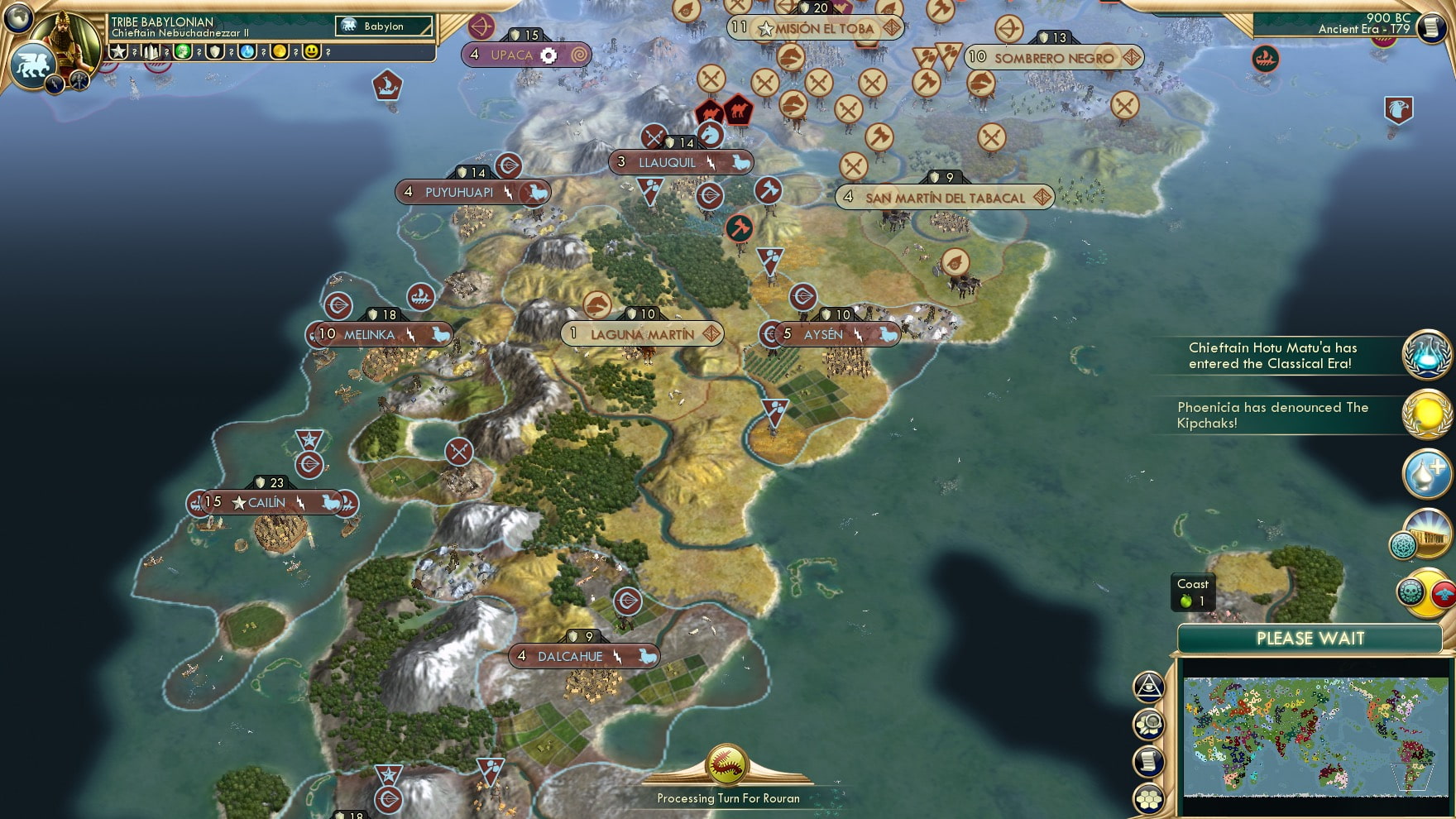1456x819 pixels.
Task: Click the Please Wait turn button
Action: click(1310, 639)
